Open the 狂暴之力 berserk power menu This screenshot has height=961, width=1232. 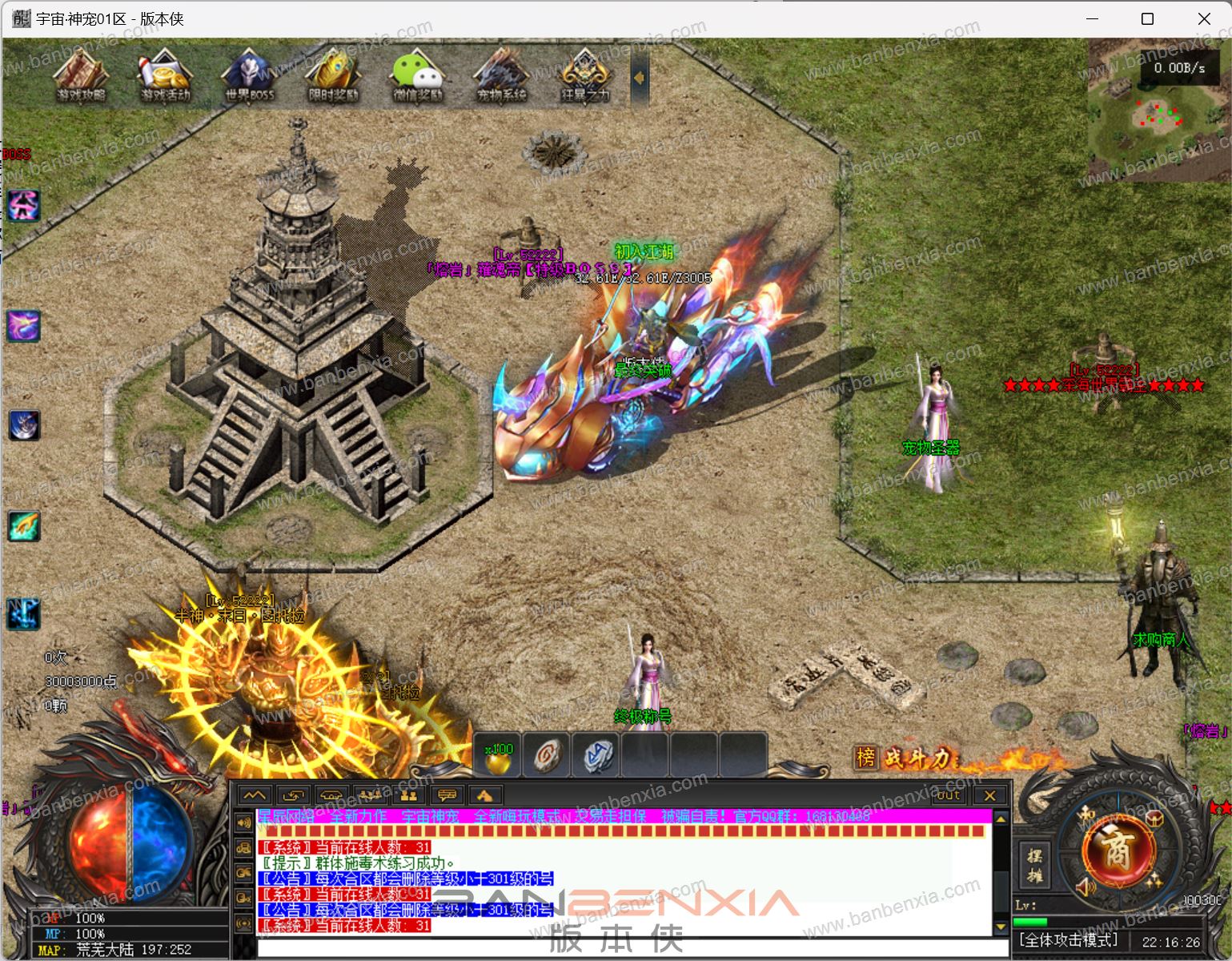pos(585,74)
